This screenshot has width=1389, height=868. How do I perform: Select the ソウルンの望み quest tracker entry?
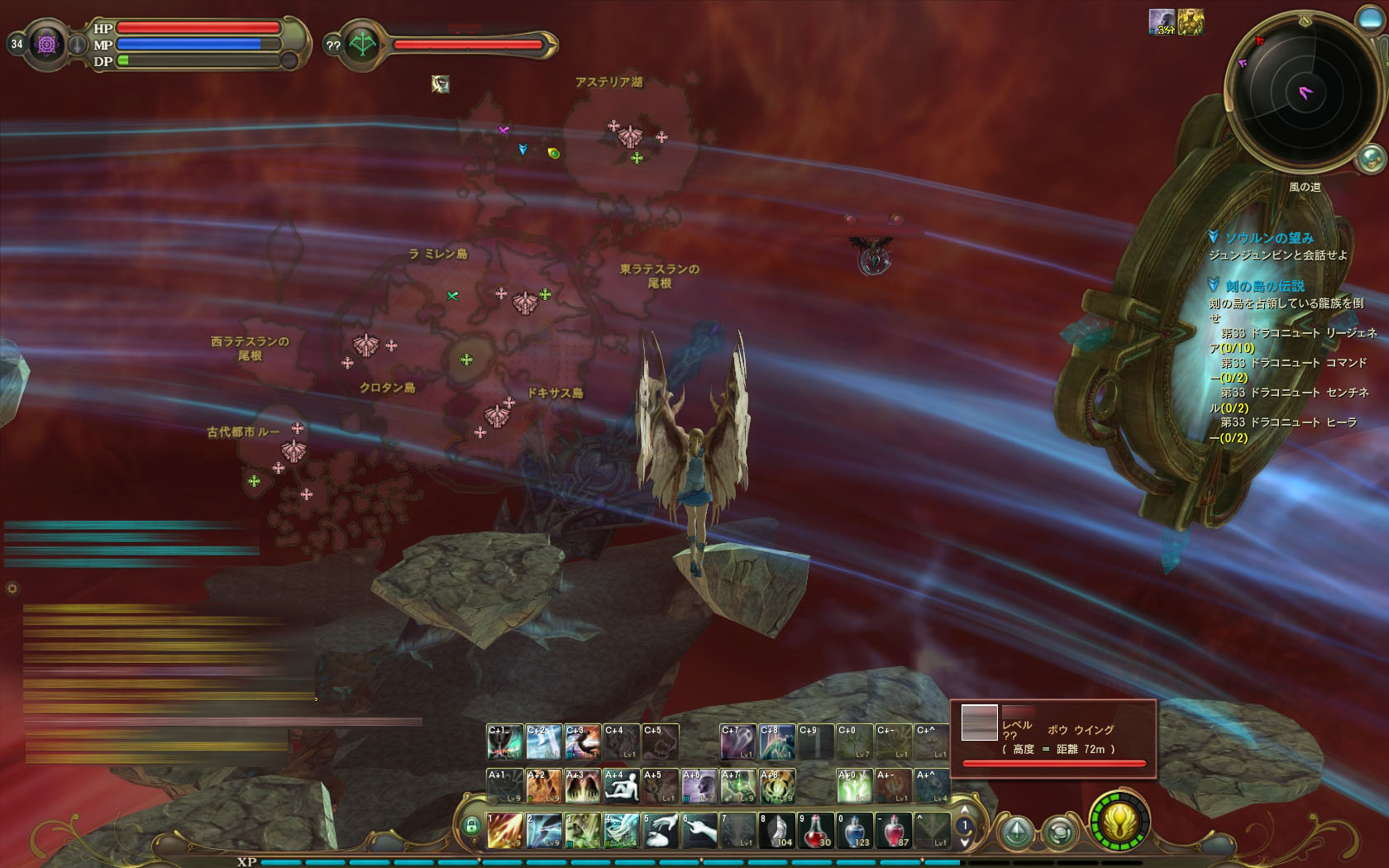1268,238
